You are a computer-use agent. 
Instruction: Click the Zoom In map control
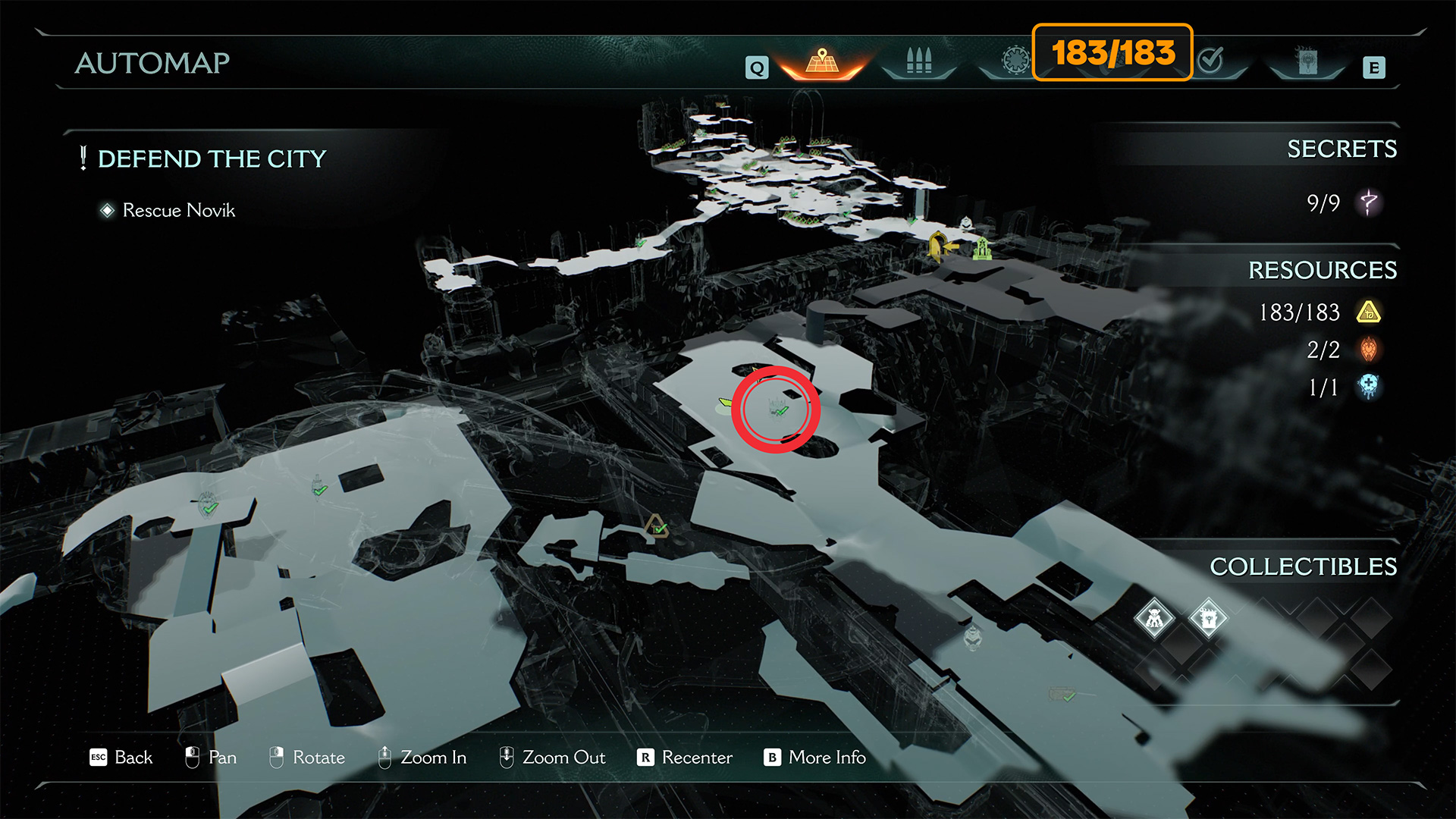422,758
